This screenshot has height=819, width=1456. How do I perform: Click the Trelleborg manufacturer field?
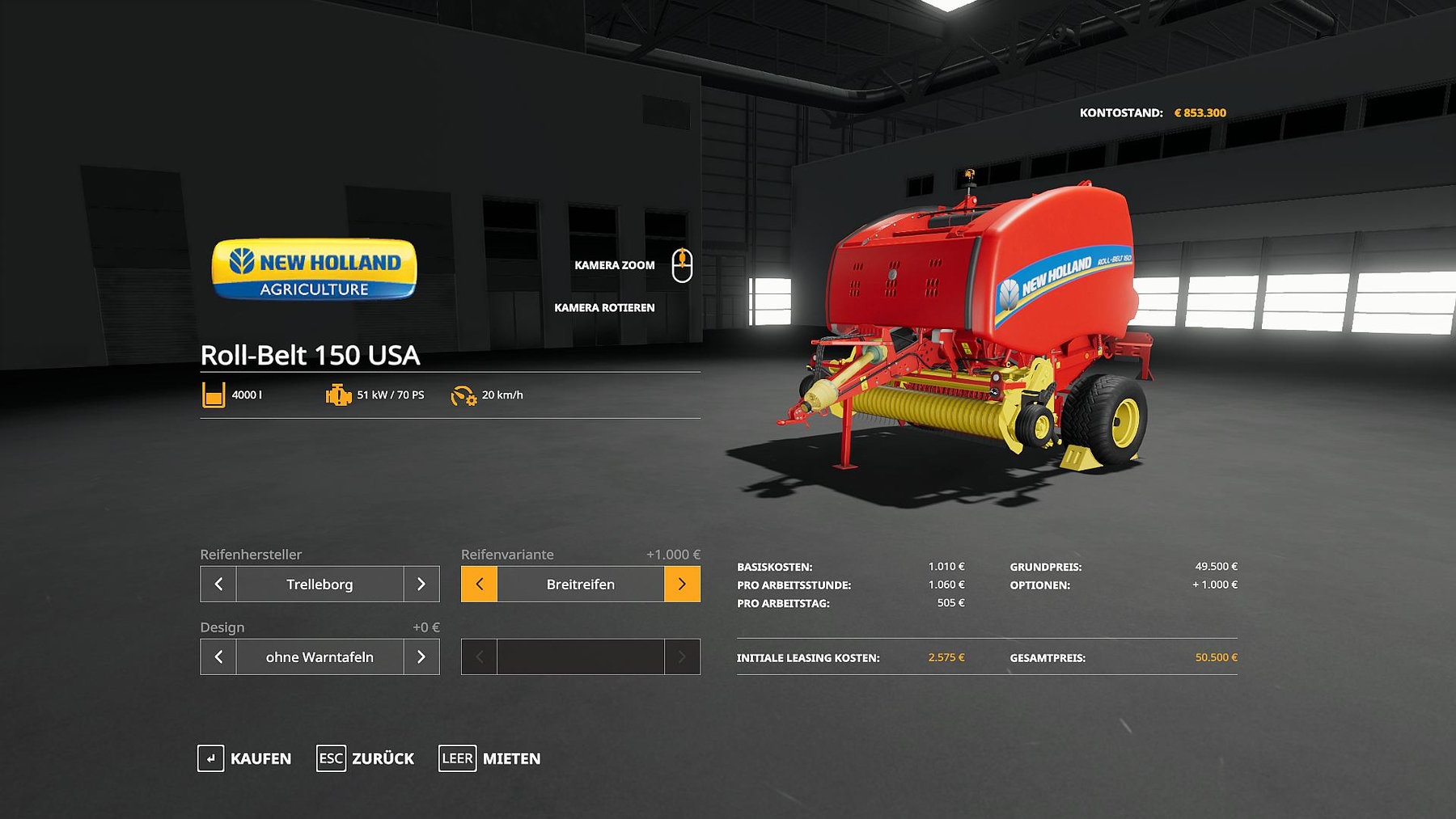pyautogui.click(x=320, y=584)
